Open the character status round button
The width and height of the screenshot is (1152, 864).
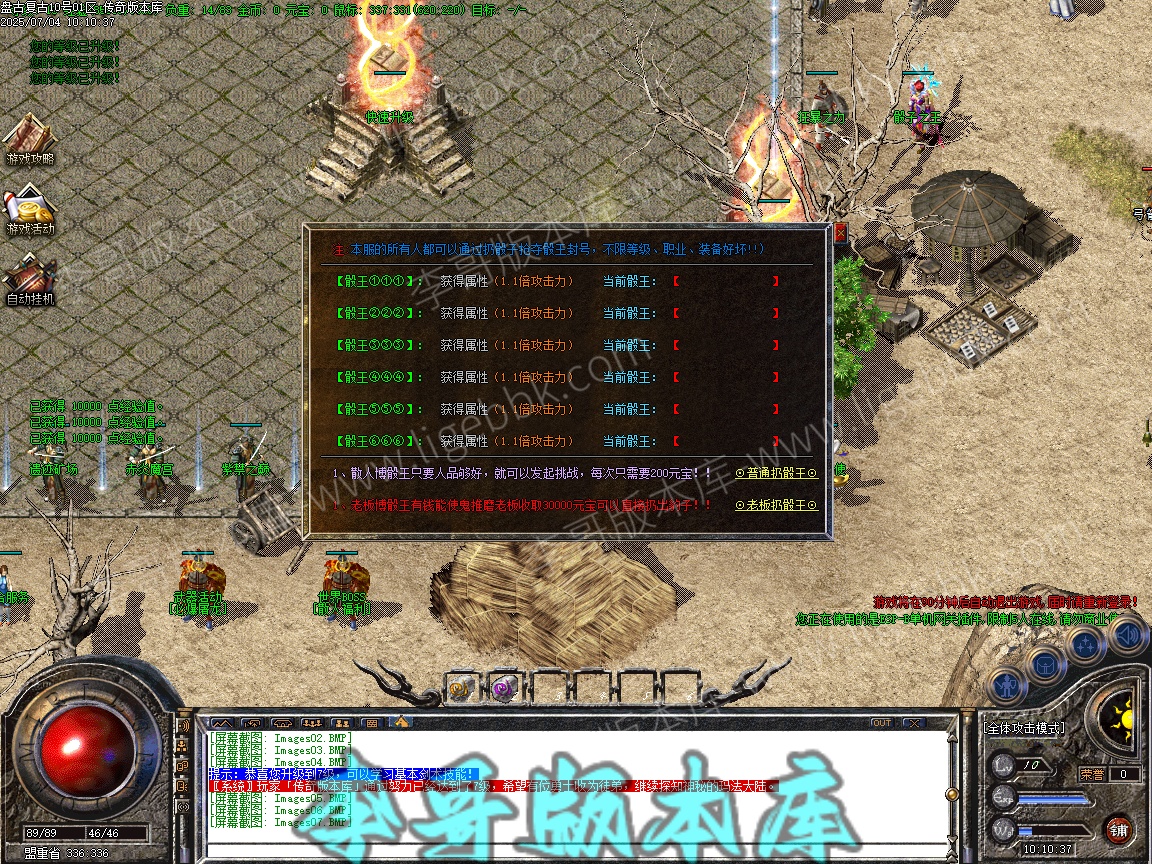click(x=1005, y=686)
